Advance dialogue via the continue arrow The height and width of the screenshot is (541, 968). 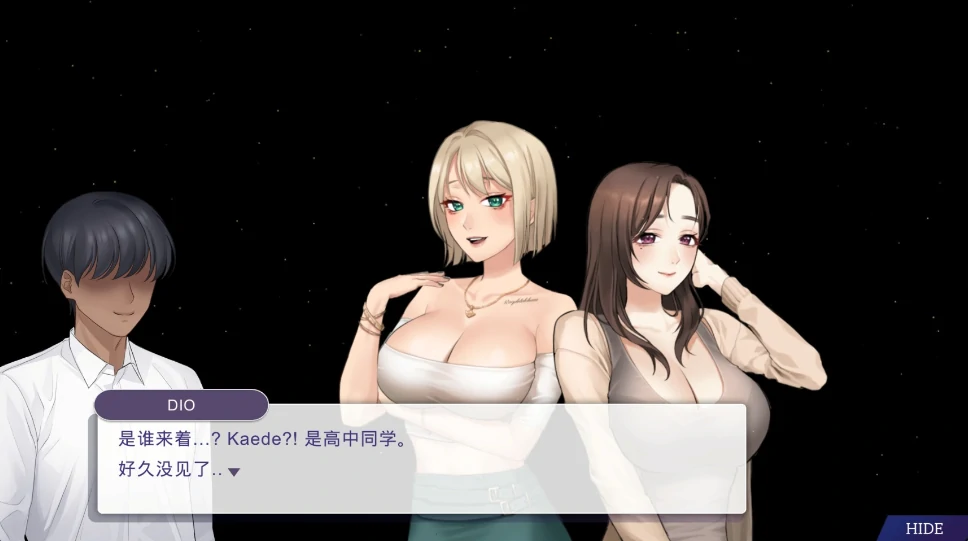(234, 472)
